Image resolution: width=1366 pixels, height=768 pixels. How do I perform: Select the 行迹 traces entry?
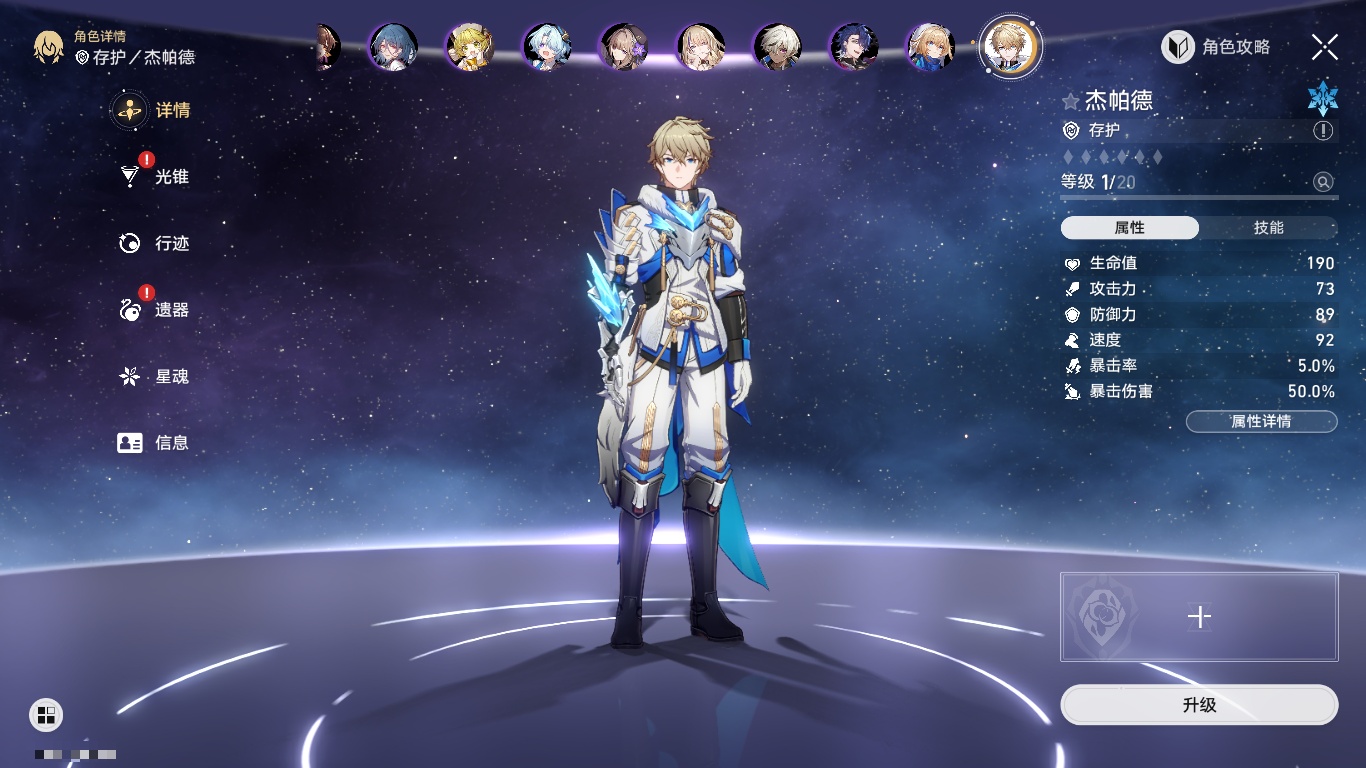pyautogui.click(x=154, y=243)
